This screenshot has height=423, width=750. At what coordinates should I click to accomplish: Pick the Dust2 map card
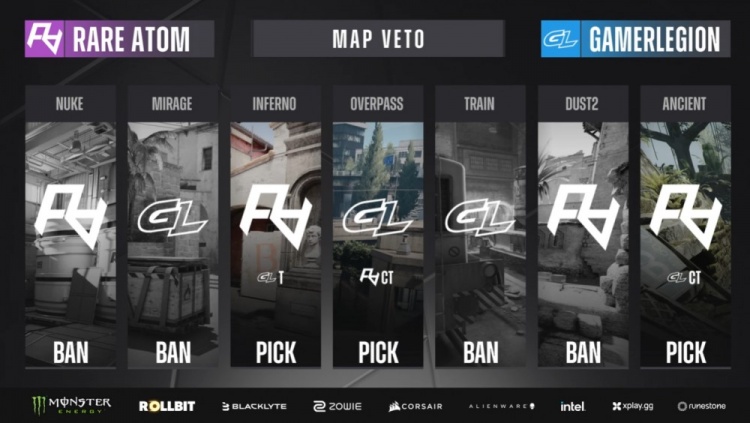click(583, 230)
